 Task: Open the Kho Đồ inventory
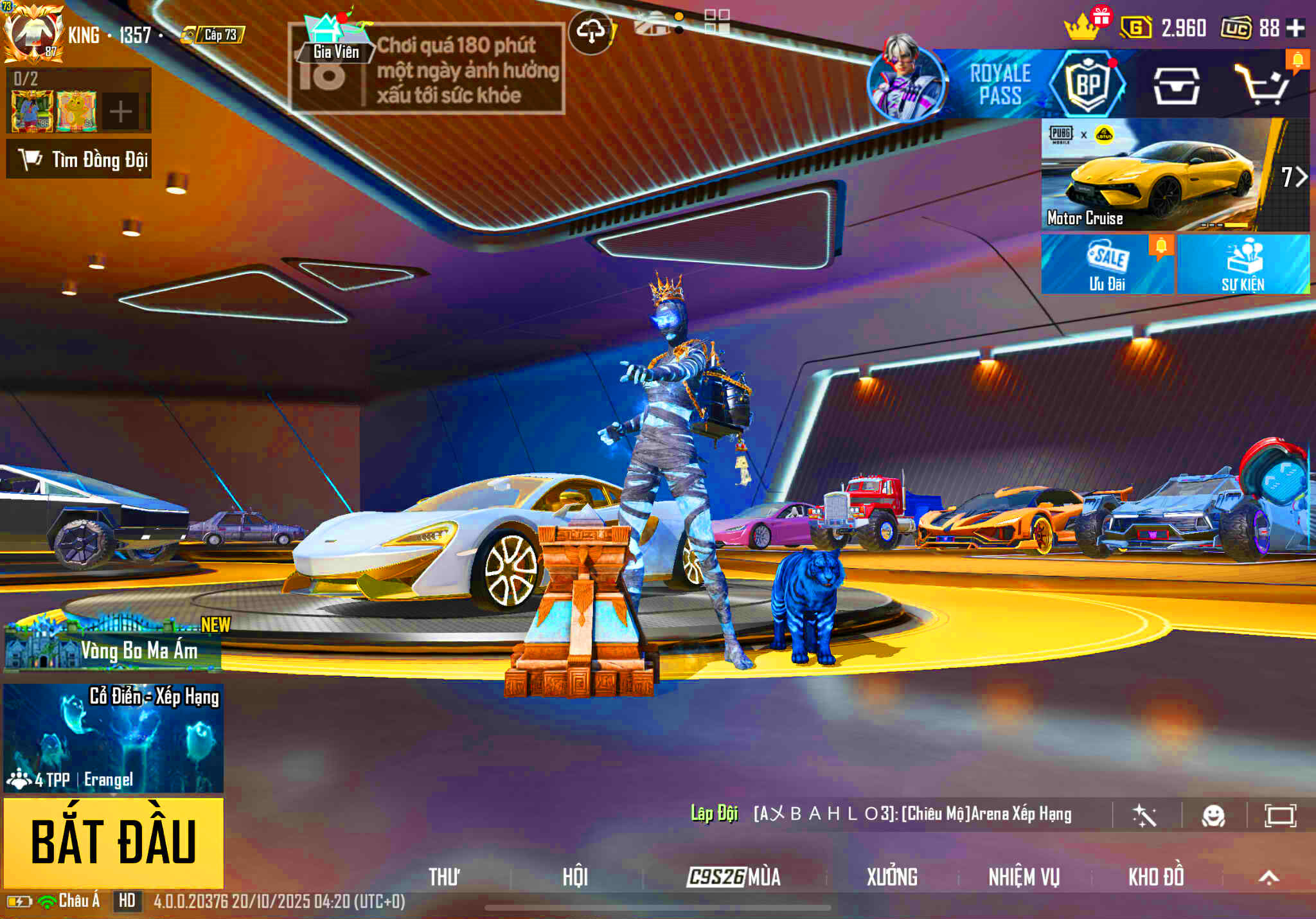1156,877
